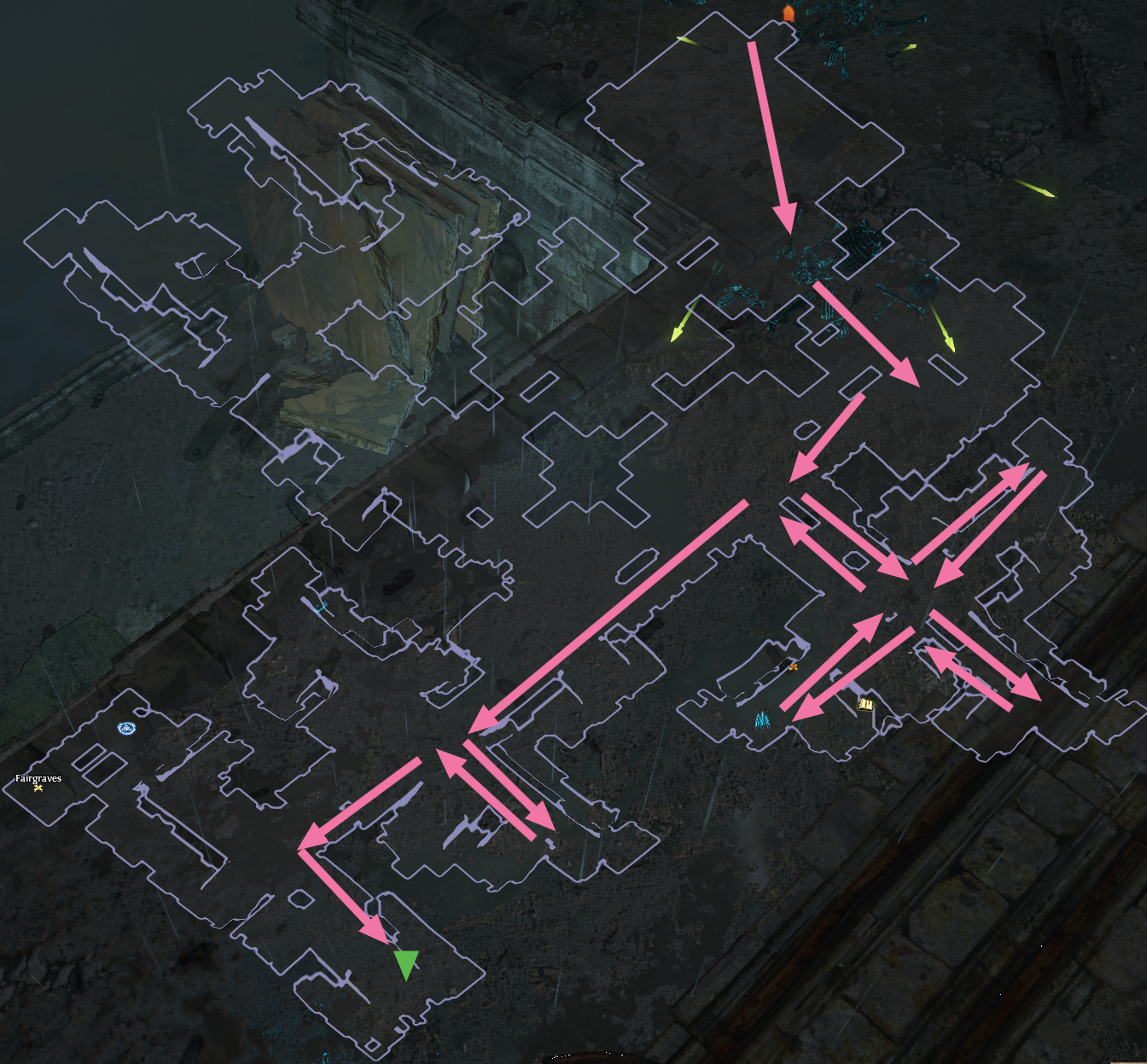The width and height of the screenshot is (1147, 1064).
Task: Click the orange area entrance marker at top
Action: 789,11
